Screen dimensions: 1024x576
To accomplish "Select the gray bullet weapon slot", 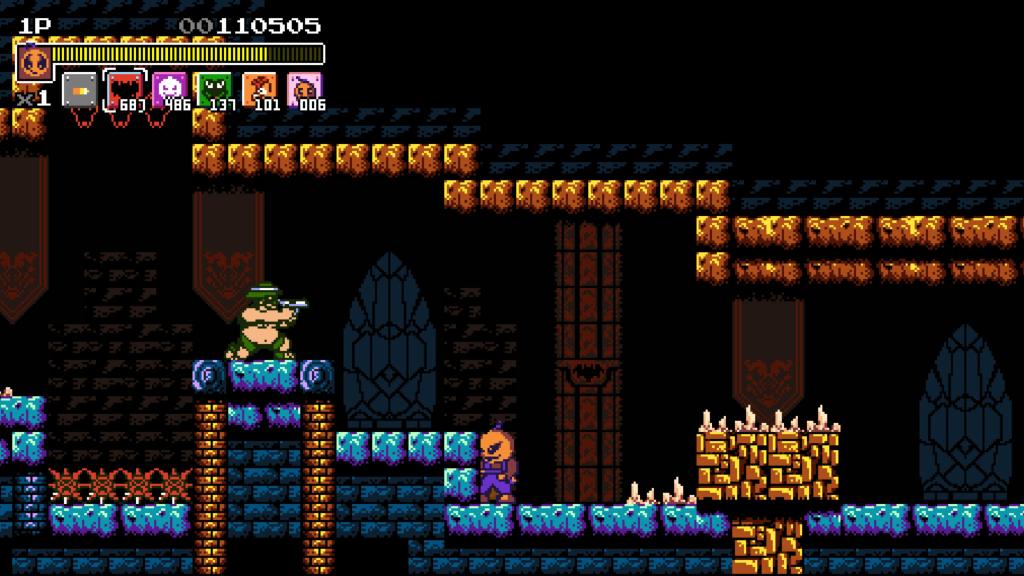I will coord(79,90).
